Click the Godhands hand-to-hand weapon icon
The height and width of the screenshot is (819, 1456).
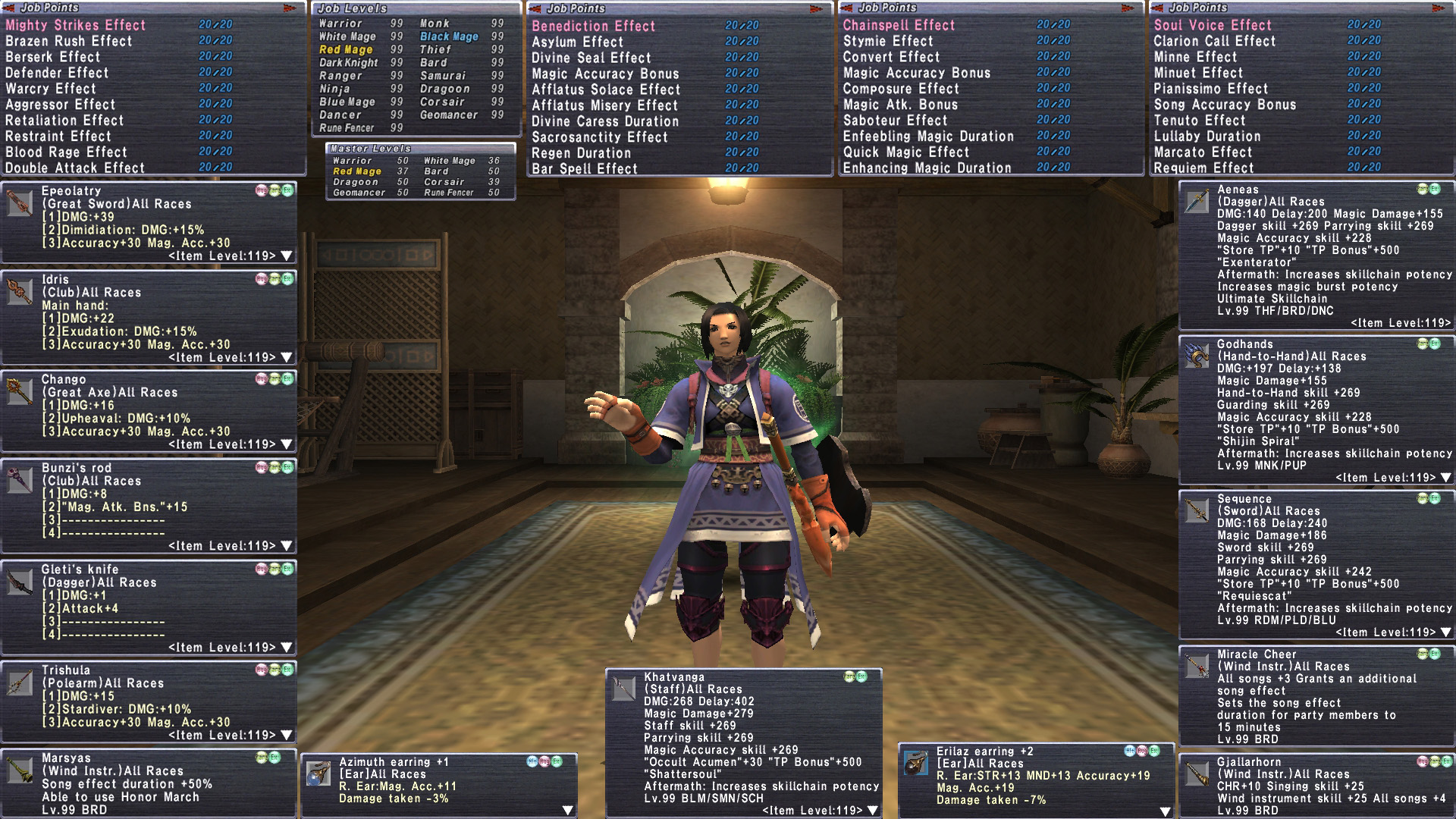[1197, 356]
